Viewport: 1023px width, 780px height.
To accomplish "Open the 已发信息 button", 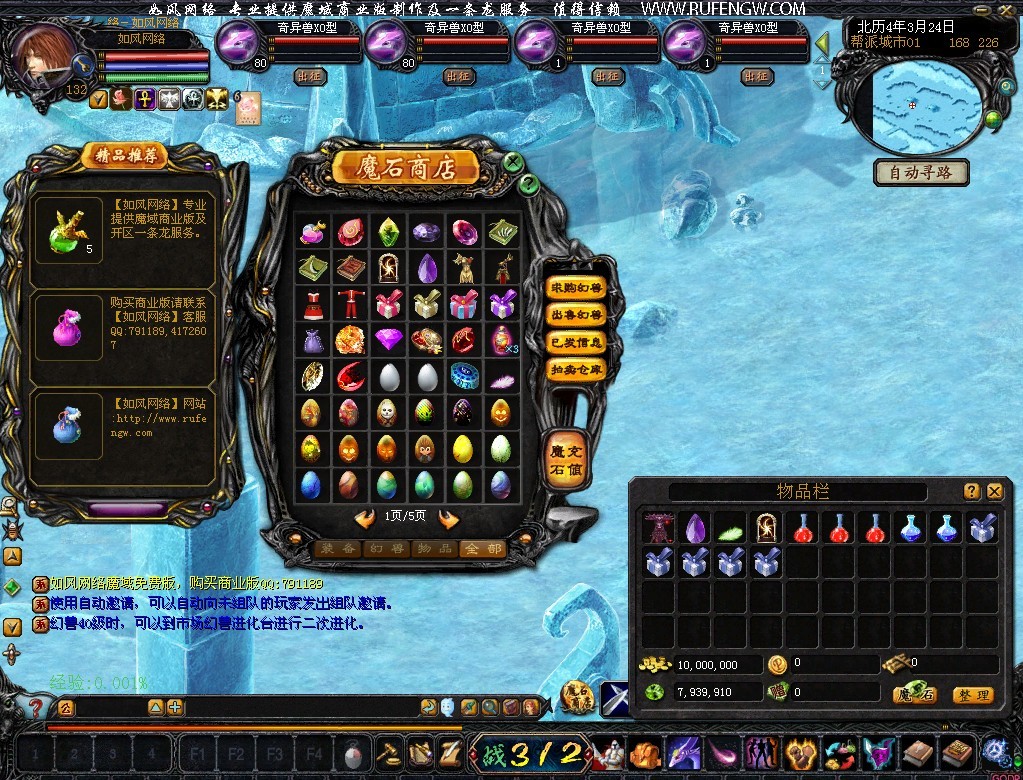I will (x=576, y=342).
